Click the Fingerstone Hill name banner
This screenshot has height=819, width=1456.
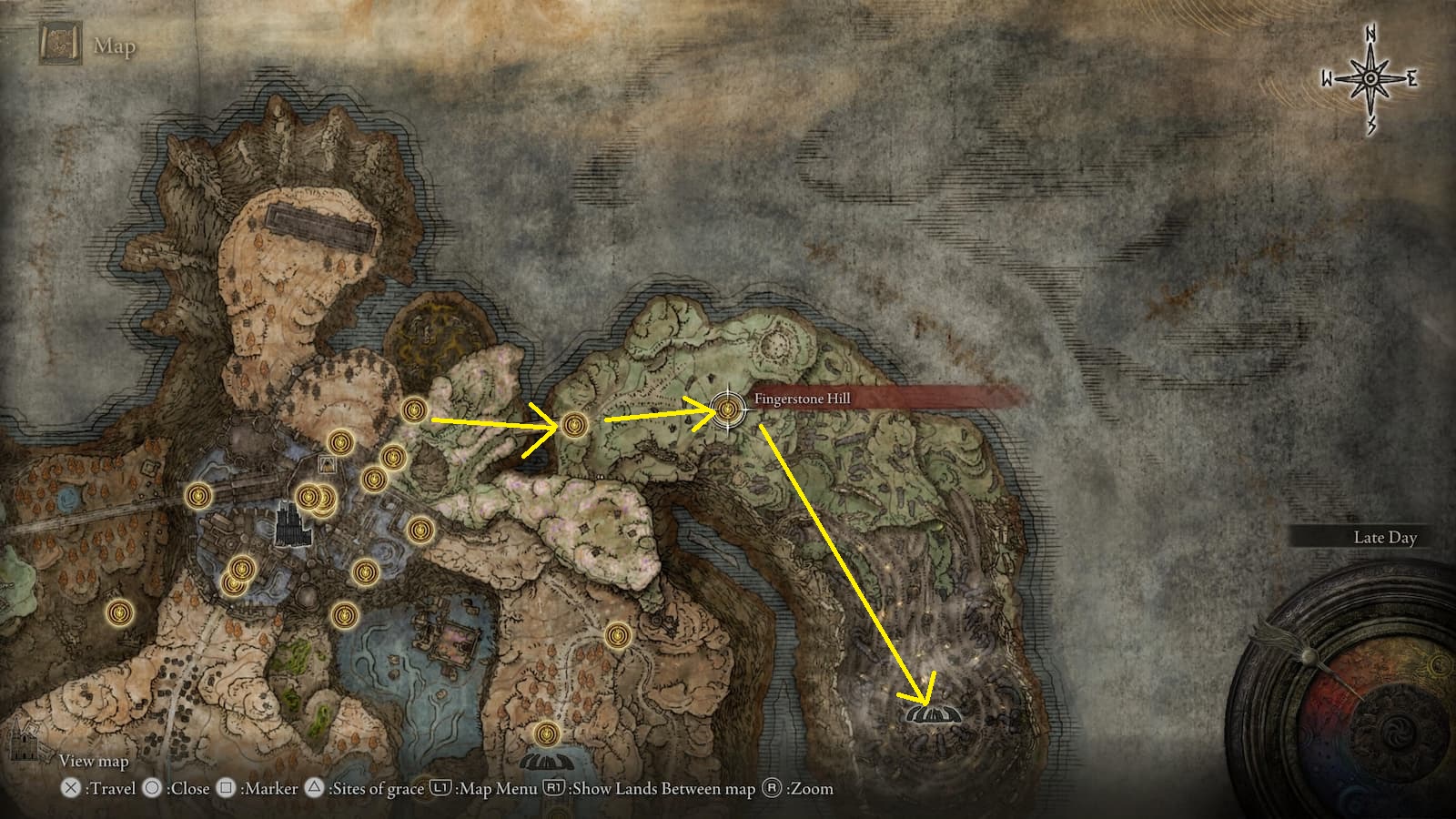pyautogui.click(x=803, y=398)
